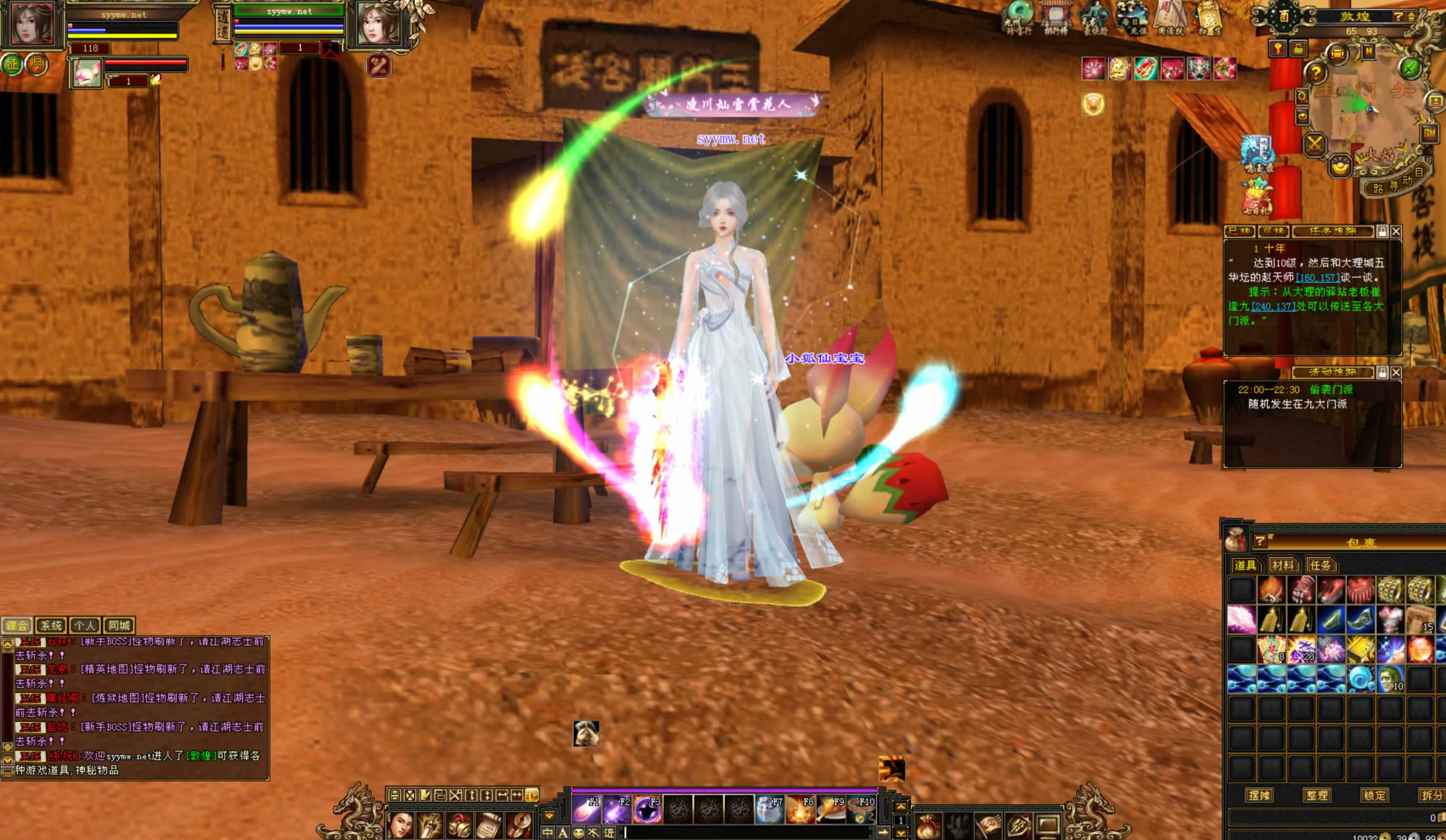This screenshot has height=840, width=1446.
Task: Select the green-faced mask item stack
Action: [1390, 679]
